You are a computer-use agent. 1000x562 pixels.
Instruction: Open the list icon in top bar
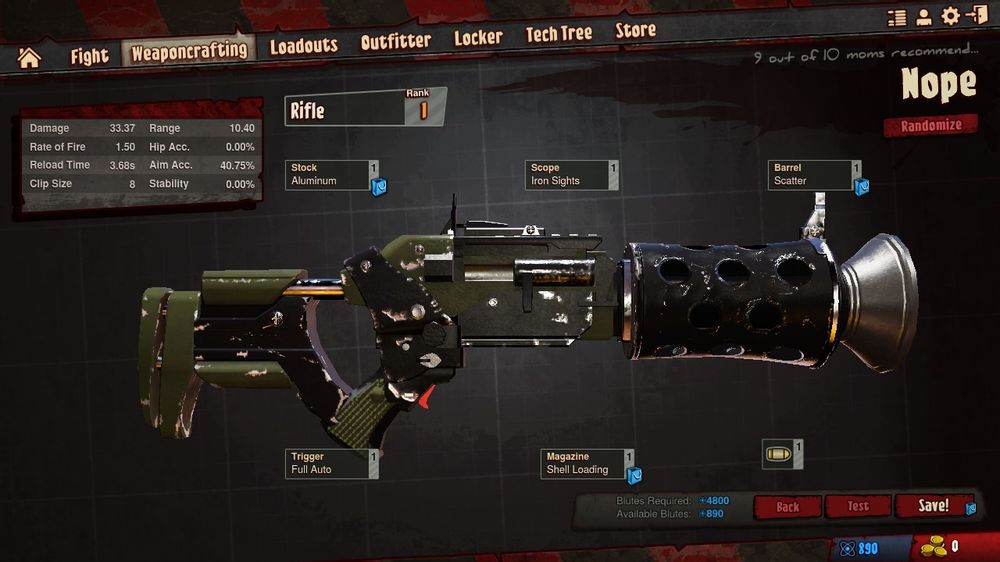click(897, 17)
